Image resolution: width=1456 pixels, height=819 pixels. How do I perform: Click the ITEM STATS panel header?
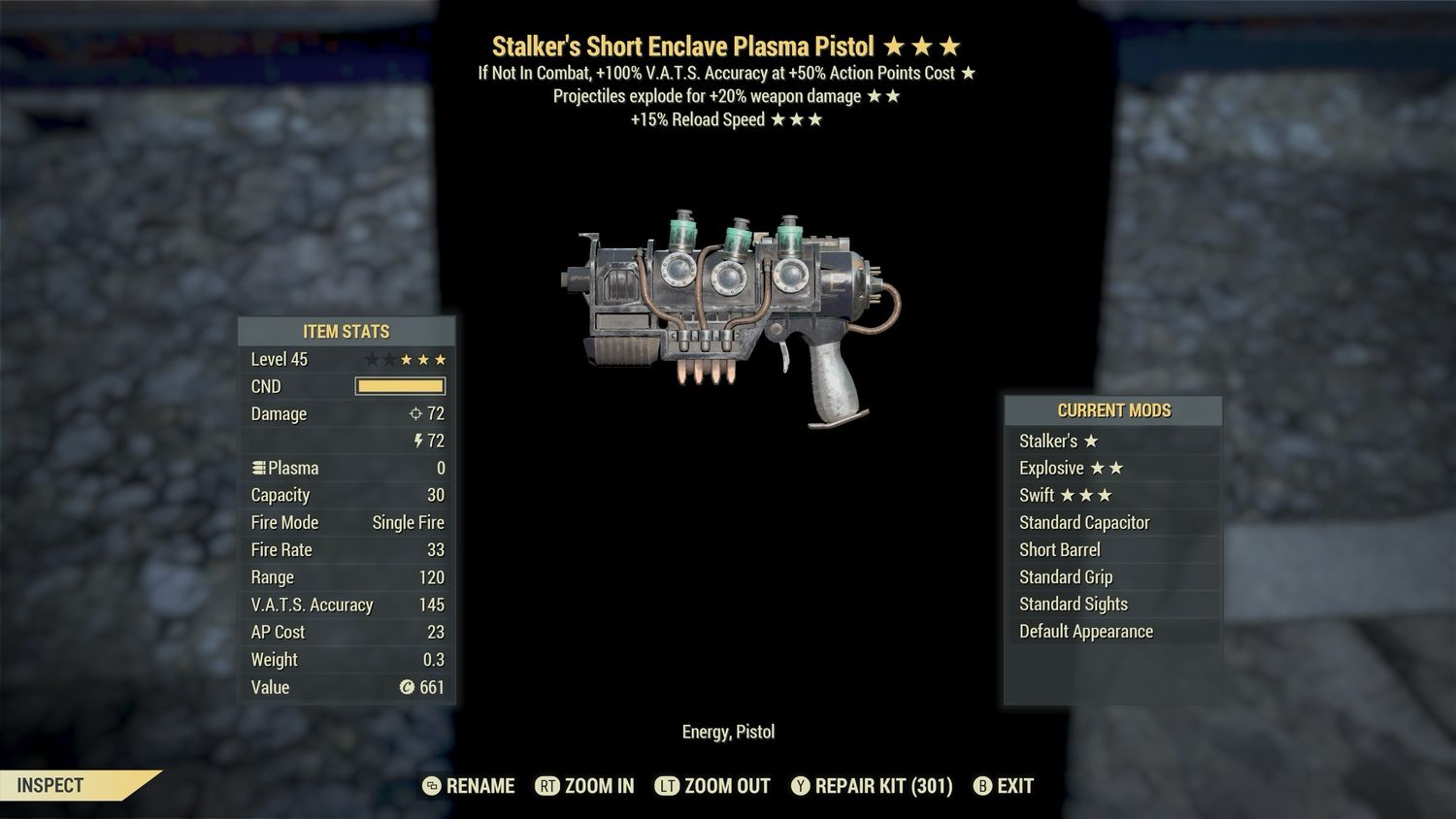point(346,331)
